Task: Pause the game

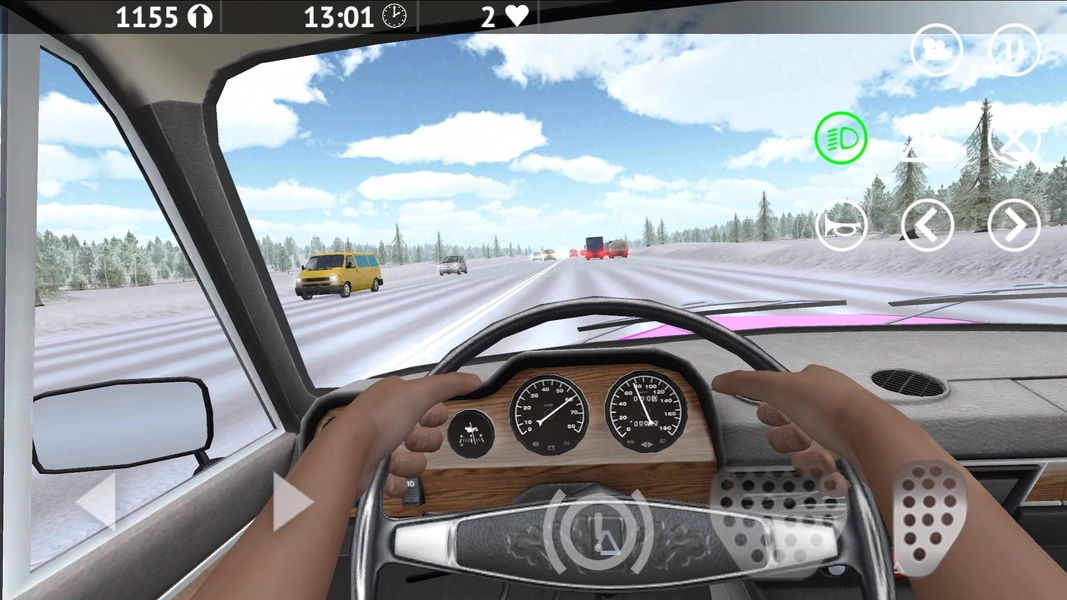Action: 1014,50
